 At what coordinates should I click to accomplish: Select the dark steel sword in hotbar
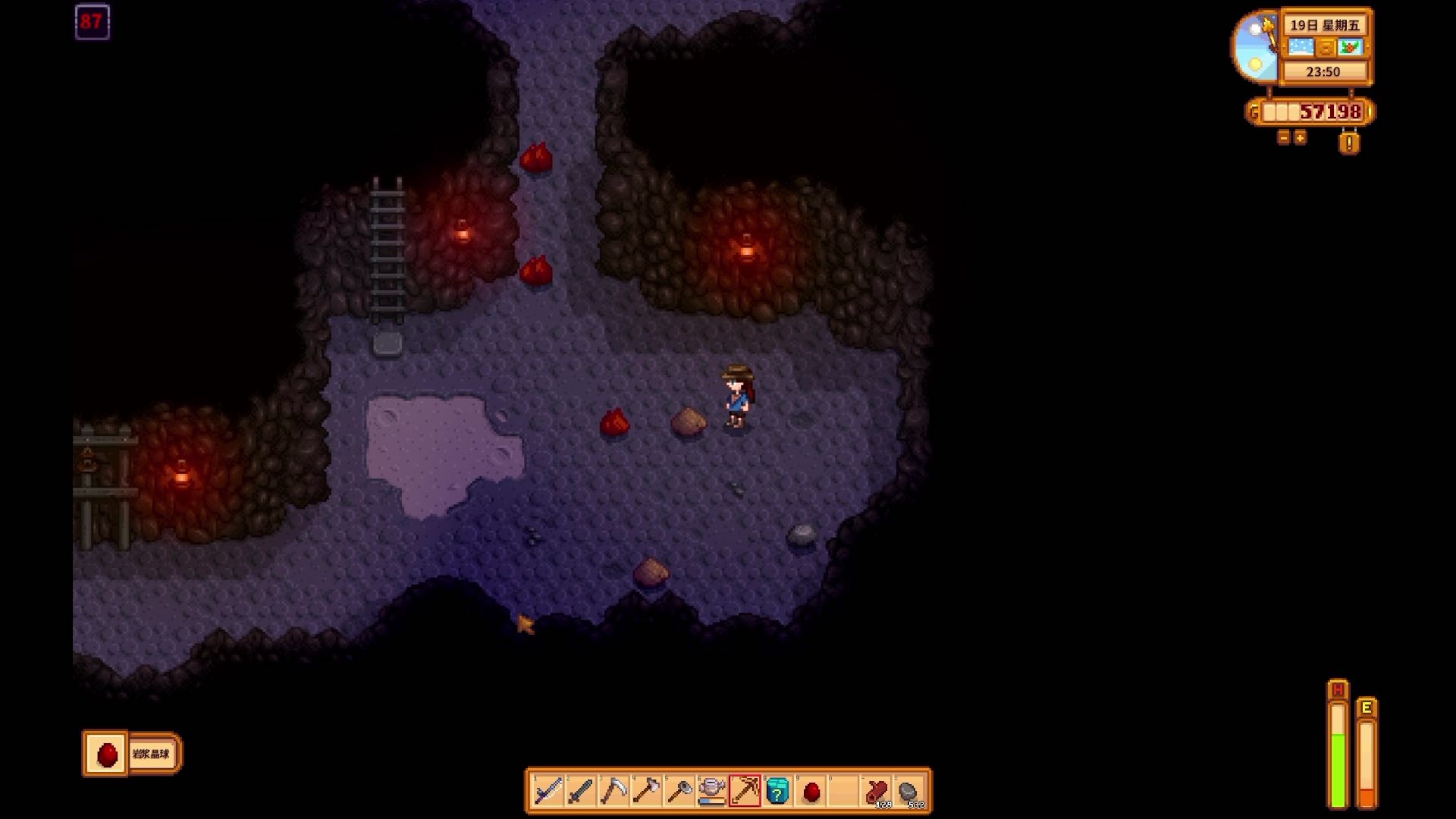pyautogui.click(x=581, y=792)
